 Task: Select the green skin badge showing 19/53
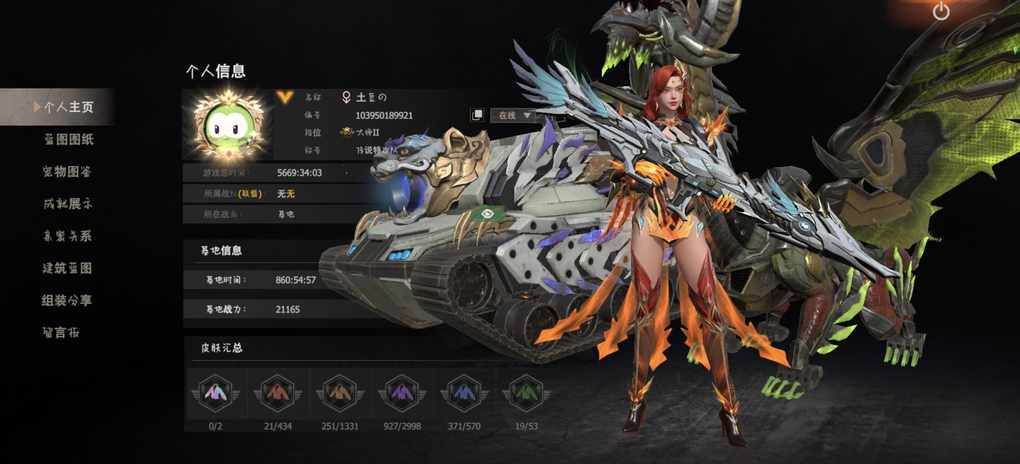[522, 393]
